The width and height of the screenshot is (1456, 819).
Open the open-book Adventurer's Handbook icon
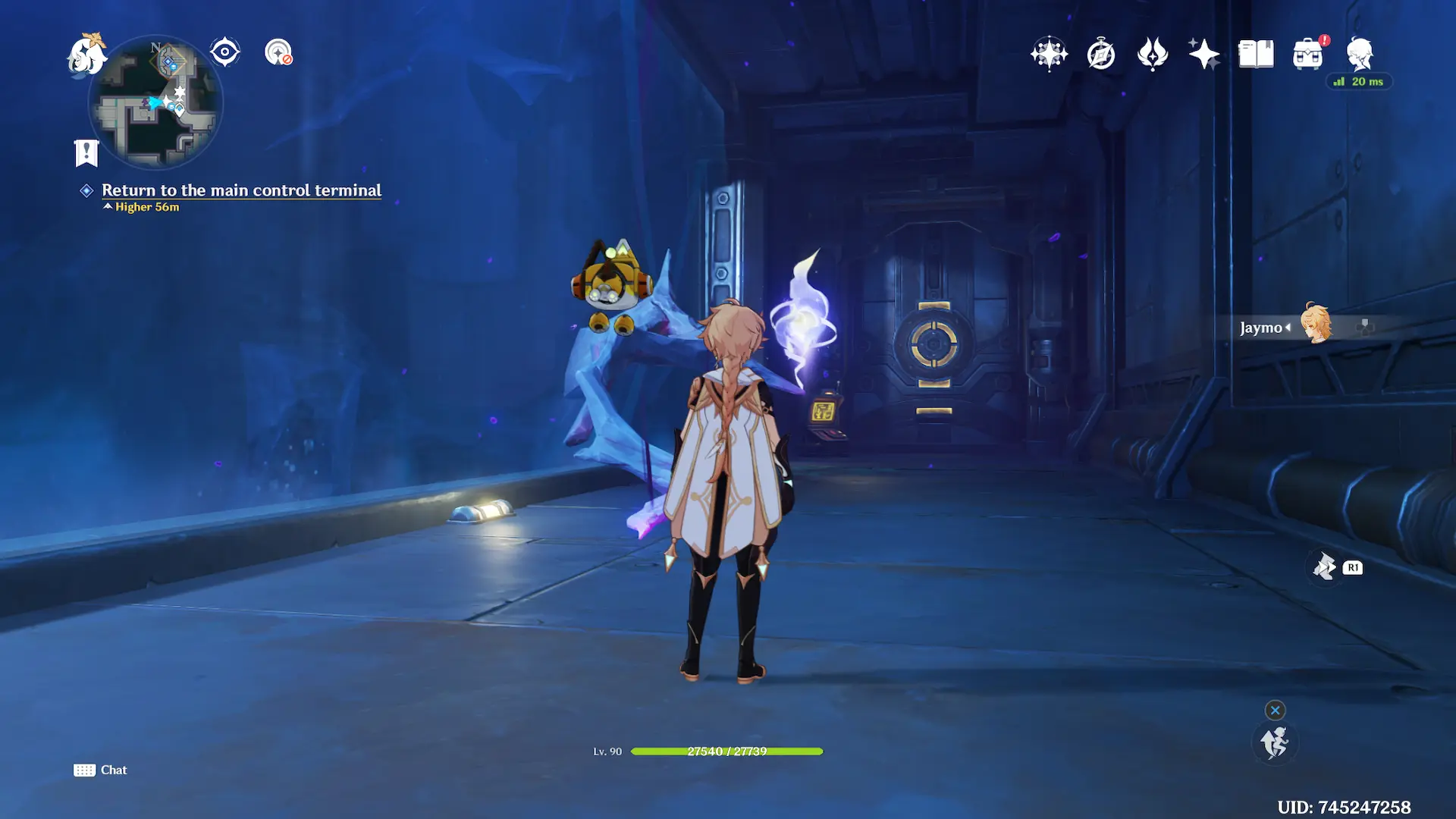click(1256, 54)
